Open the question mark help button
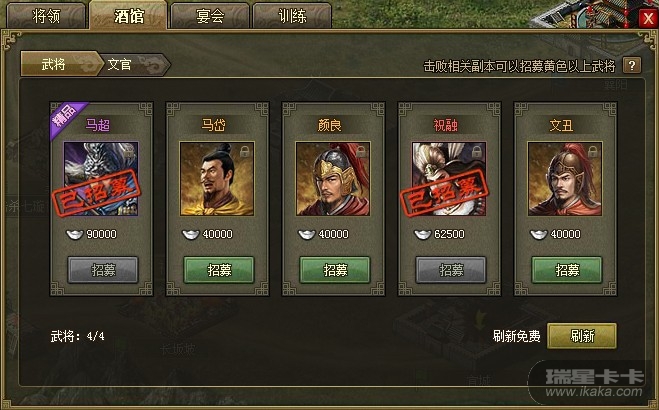Image resolution: width=659 pixels, height=410 pixels. [x=632, y=66]
